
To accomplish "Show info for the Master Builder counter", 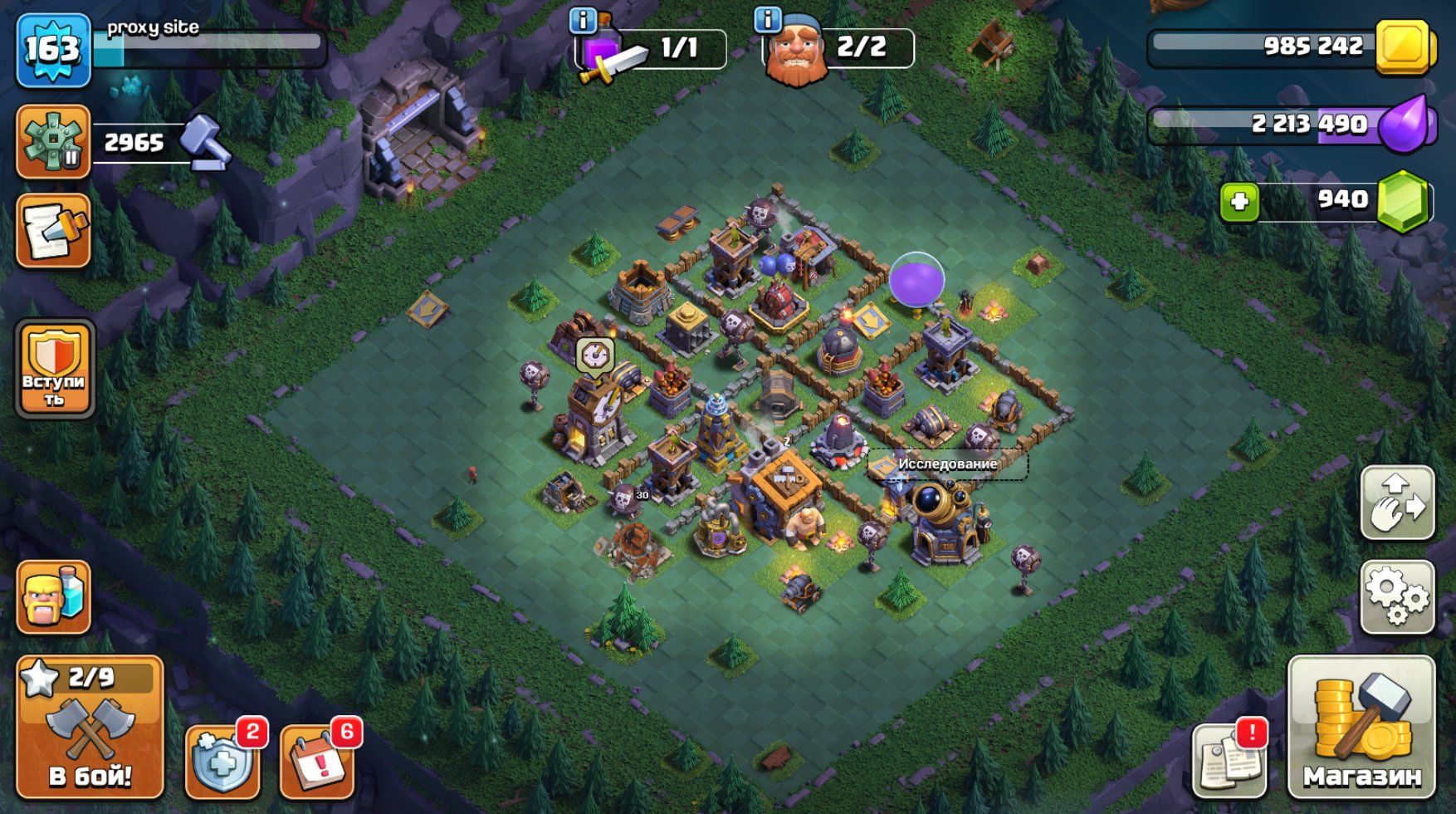I will tap(768, 19).
